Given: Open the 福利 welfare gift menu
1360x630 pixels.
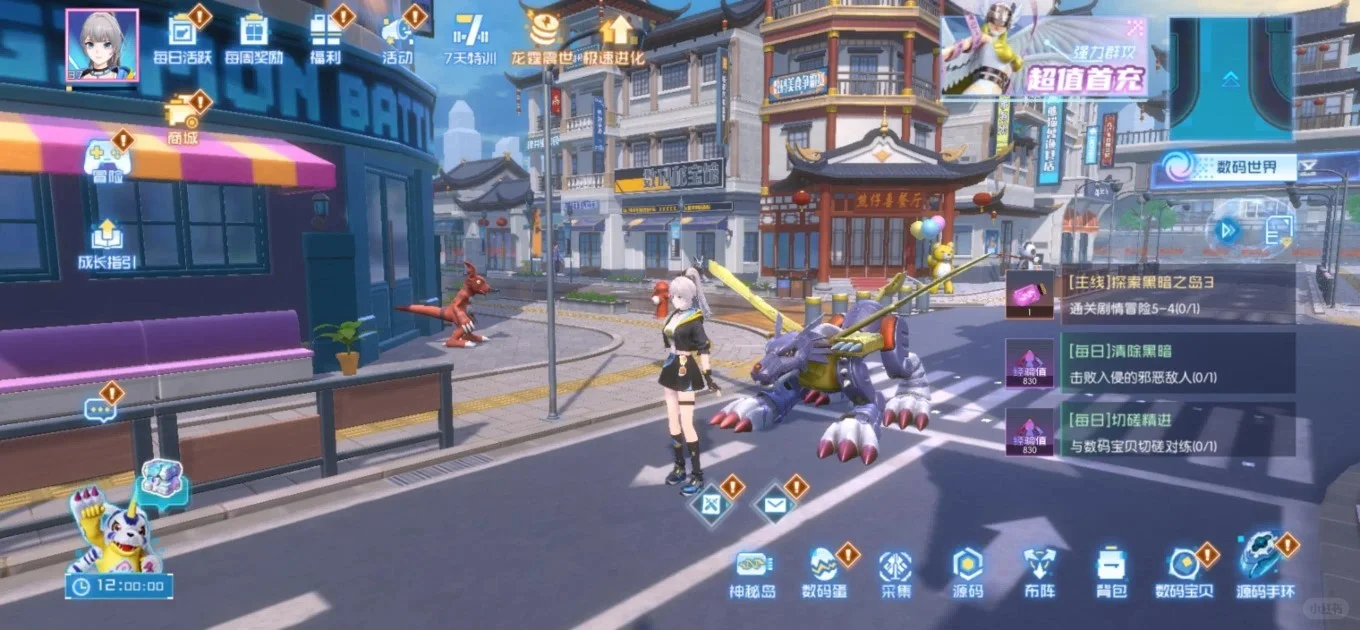Looking at the screenshot, I should [325, 36].
